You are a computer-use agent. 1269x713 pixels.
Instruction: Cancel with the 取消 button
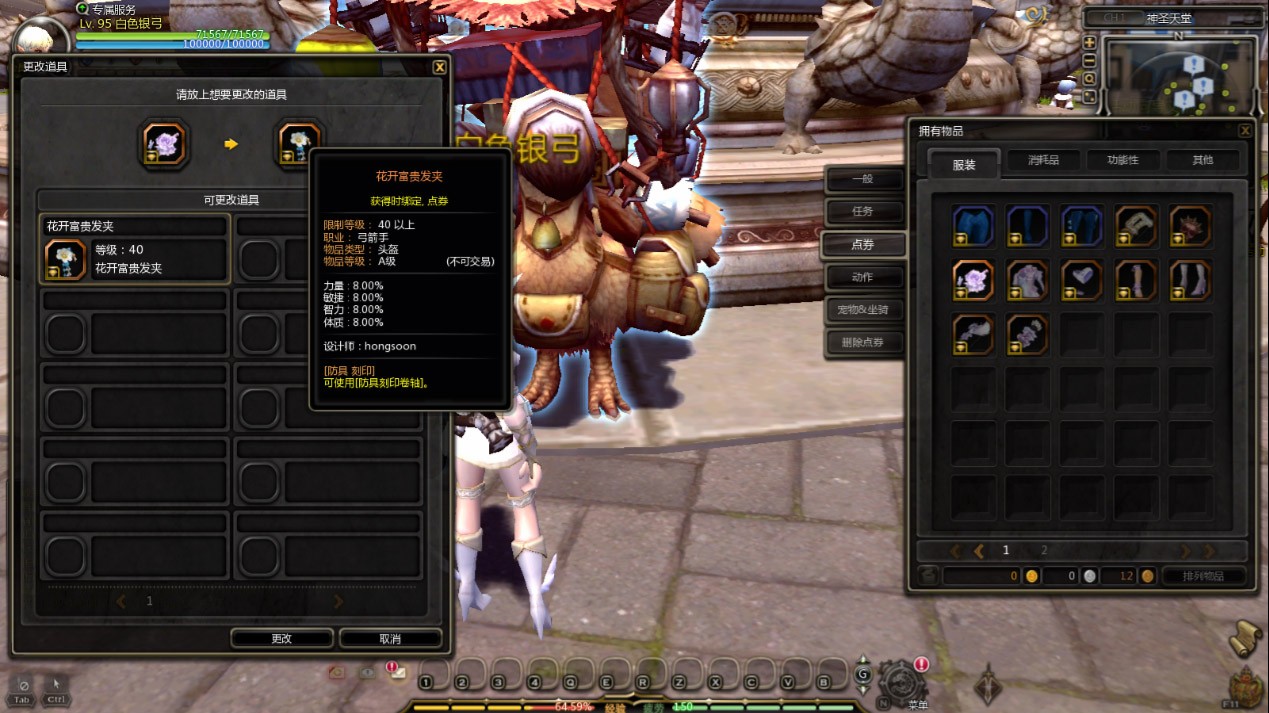[390, 638]
